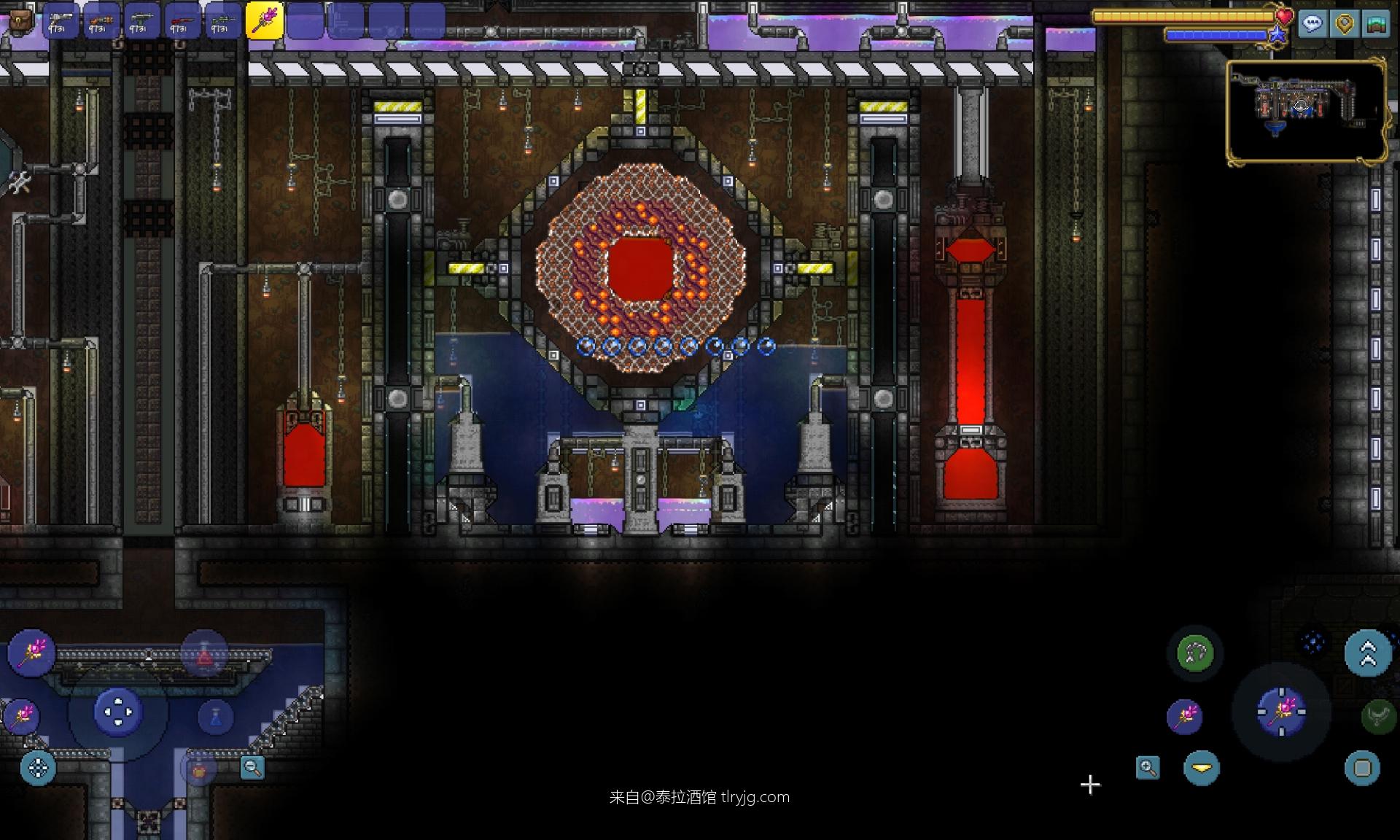The width and height of the screenshot is (1400, 840).
Task: Open the minimap
Action: (1306, 111)
